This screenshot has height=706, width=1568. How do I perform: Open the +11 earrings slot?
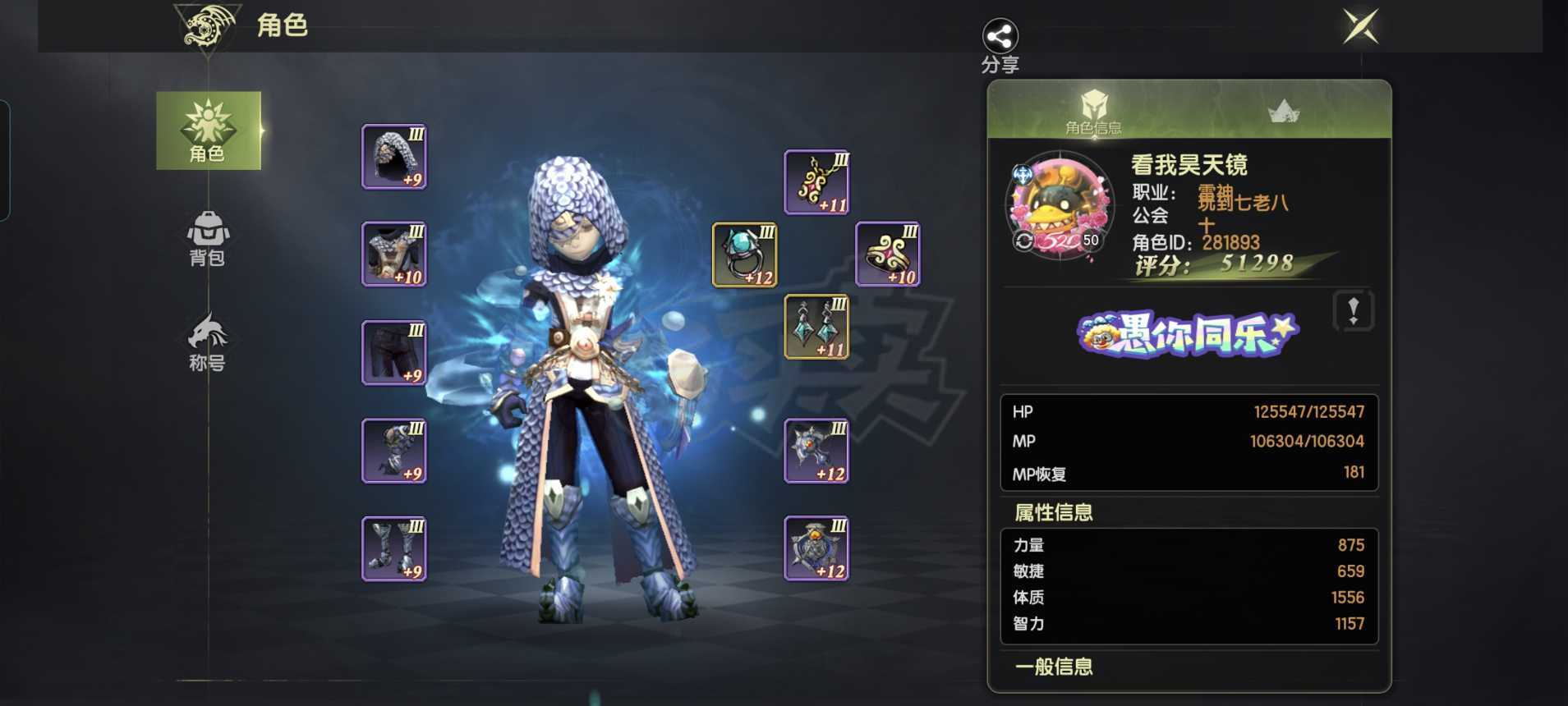coord(816,328)
